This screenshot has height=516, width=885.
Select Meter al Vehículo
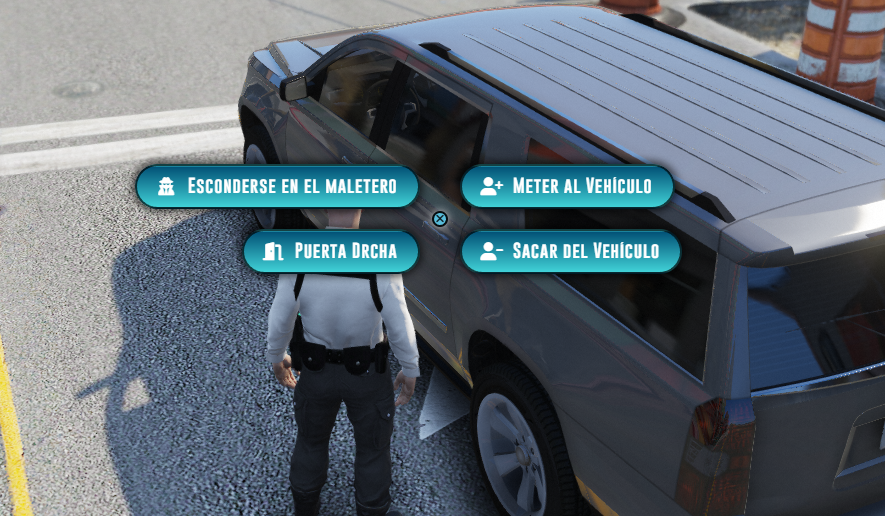567,187
